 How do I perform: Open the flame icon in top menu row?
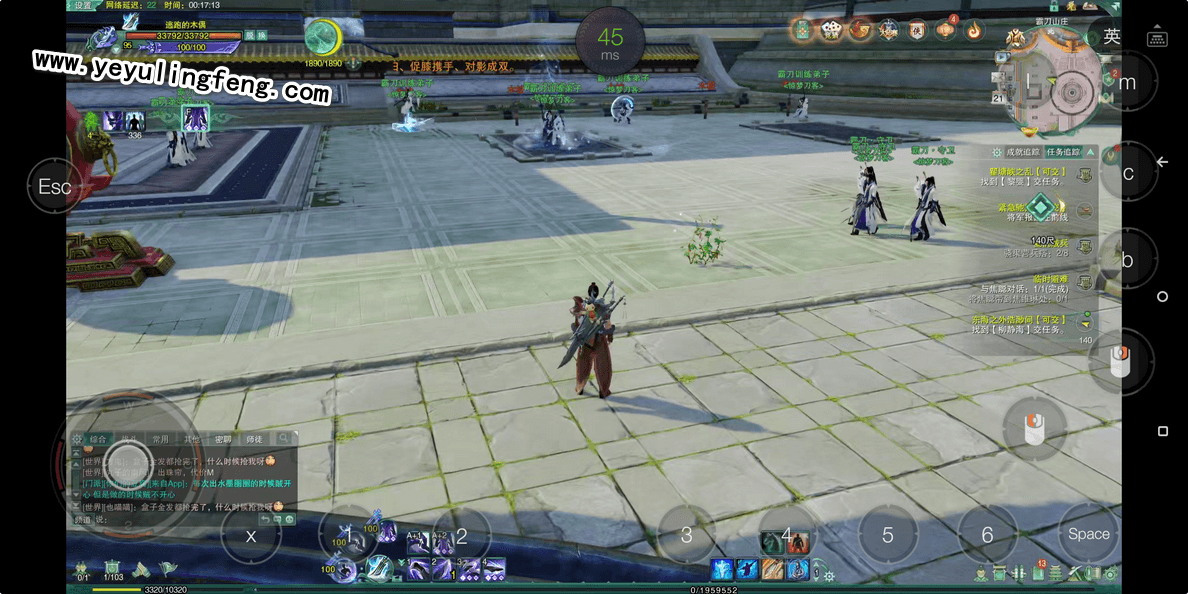973,30
